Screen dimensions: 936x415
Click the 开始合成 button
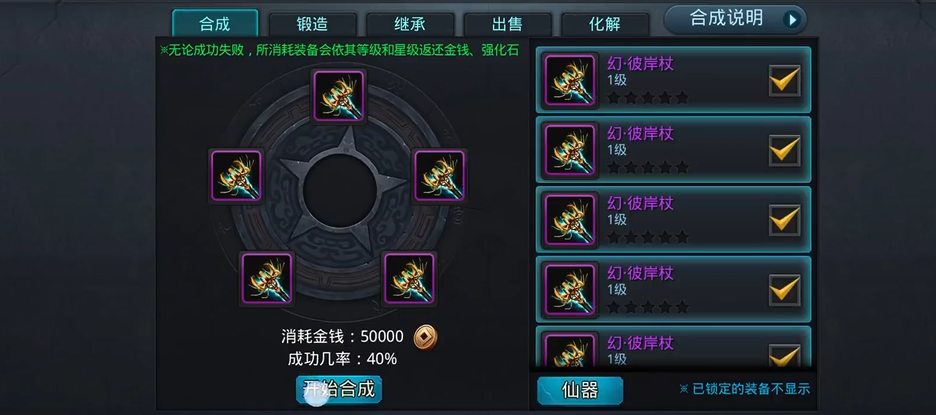pyautogui.click(x=339, y=389)
